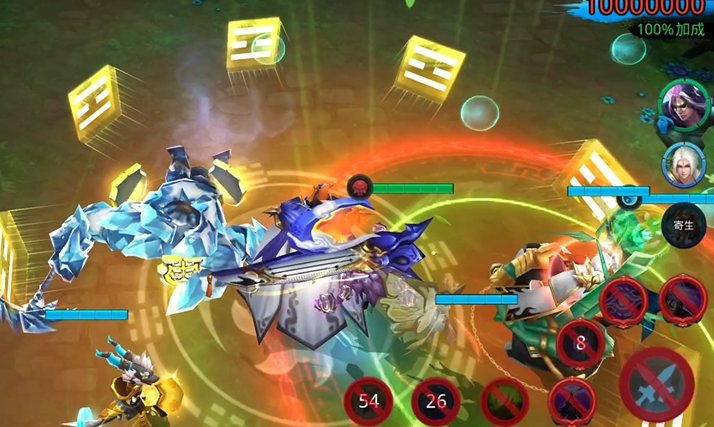Tap the large basic attack sword button

[x=657, y=385]
